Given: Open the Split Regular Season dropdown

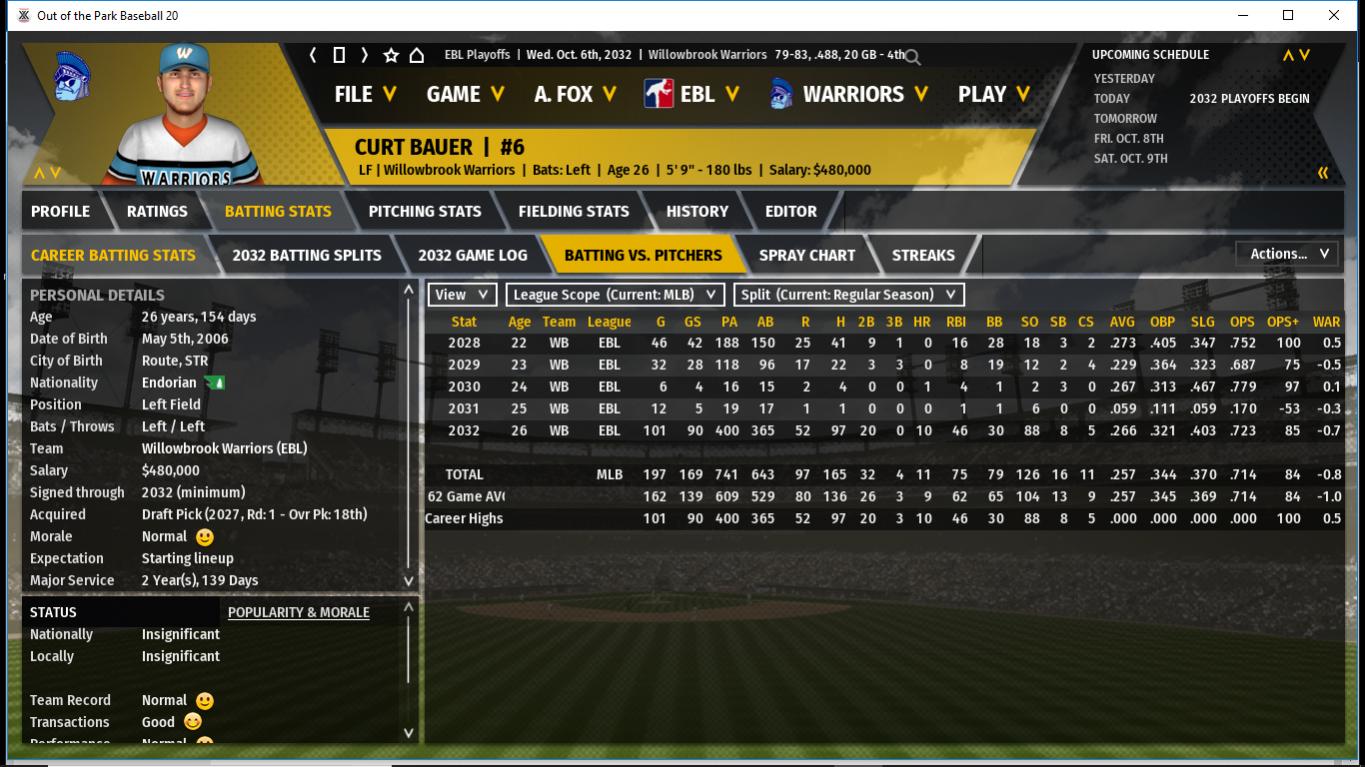Looking at the screenshot, I should pos(849,295).
